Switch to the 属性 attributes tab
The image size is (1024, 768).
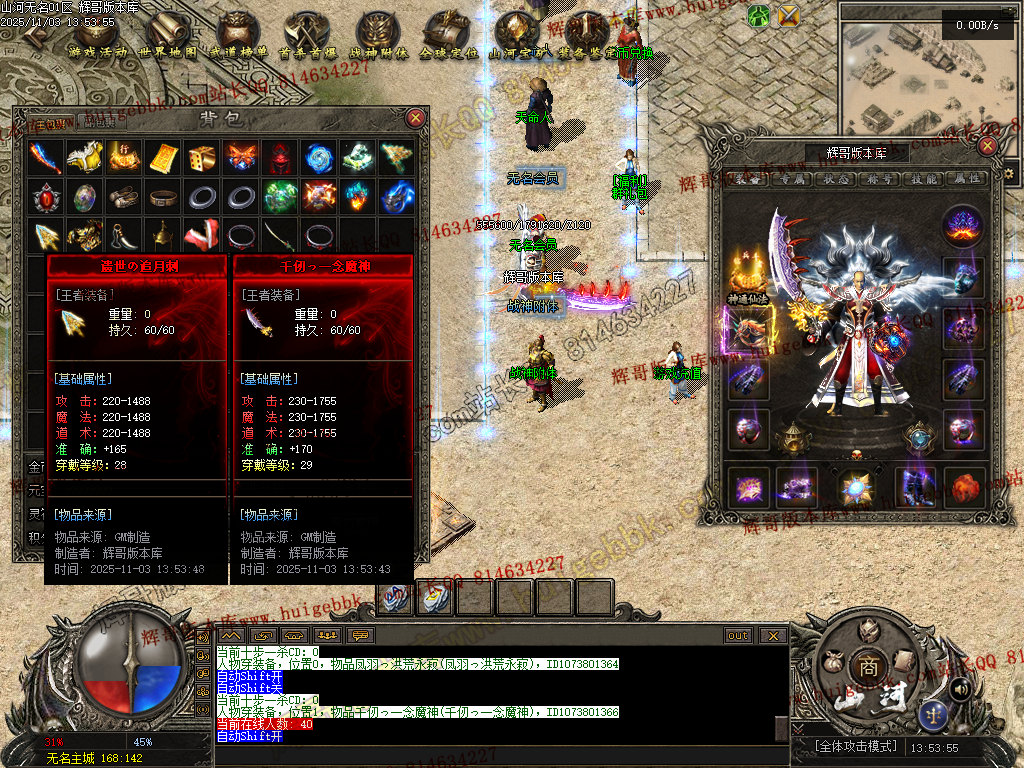tap(966, 179)
